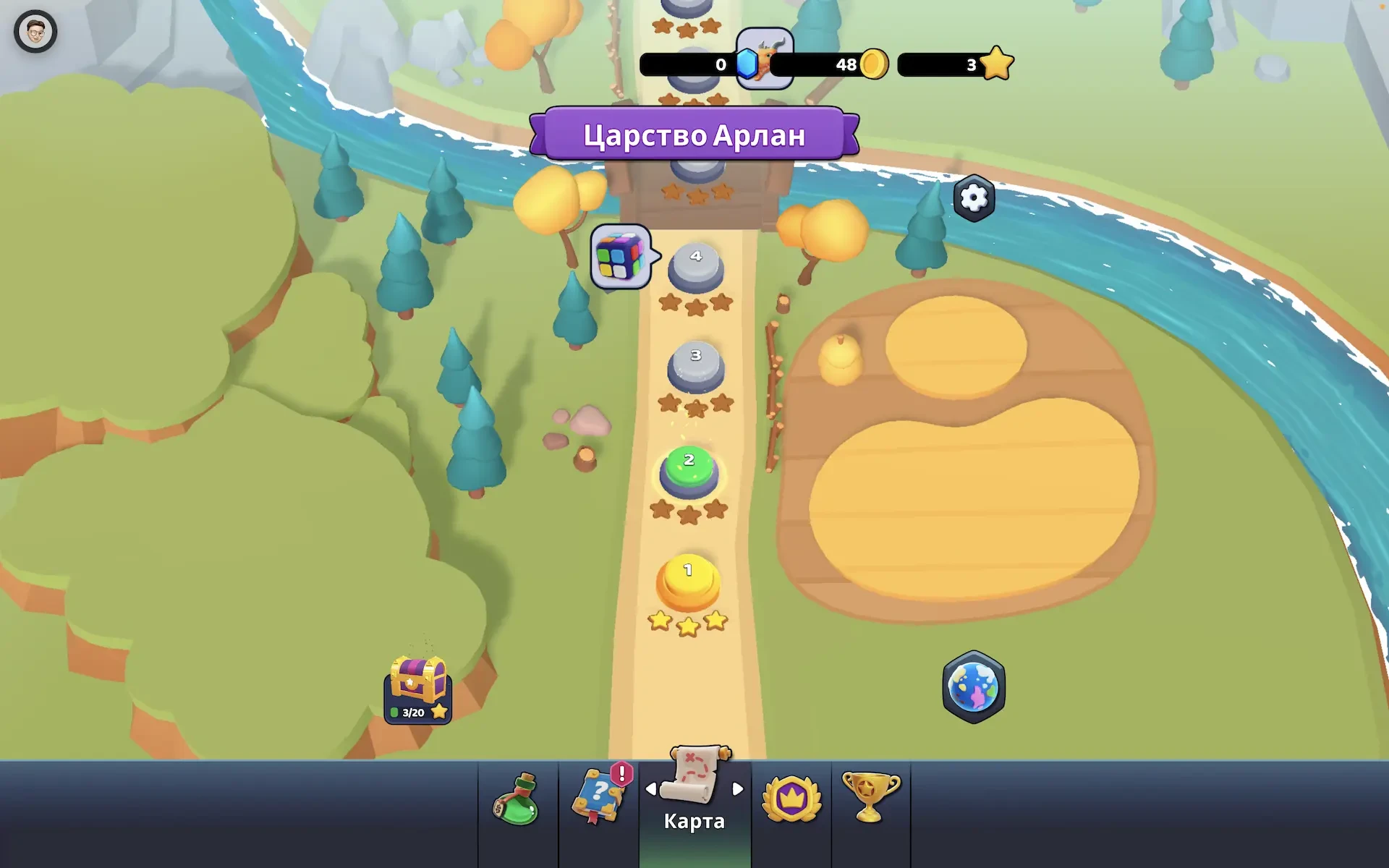Select the gray level 3 node
Screen dimensions: 1389x868
[x=695, y=365]
